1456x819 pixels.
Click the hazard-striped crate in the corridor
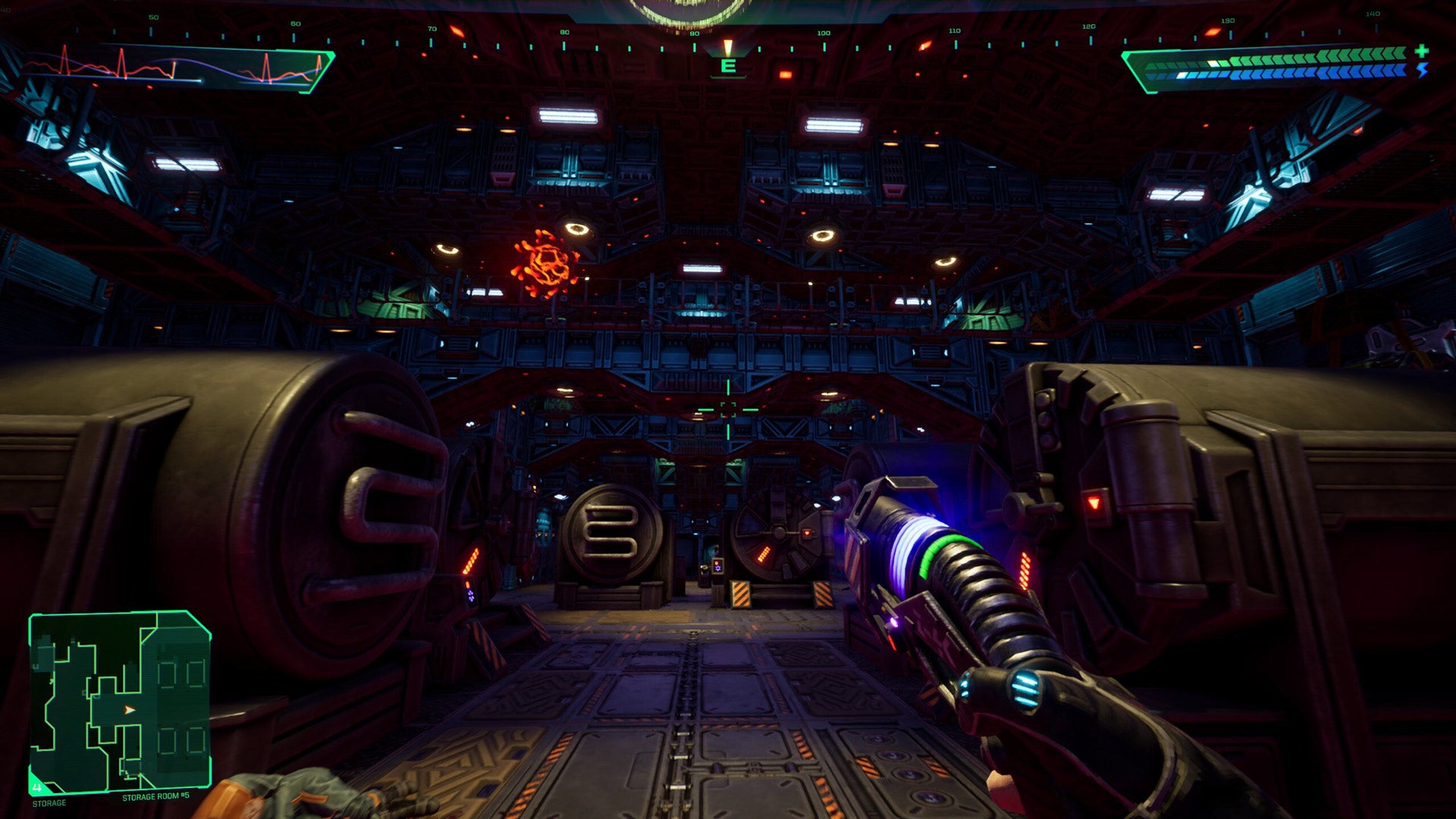pyautogui.click(x=742, y=595)
